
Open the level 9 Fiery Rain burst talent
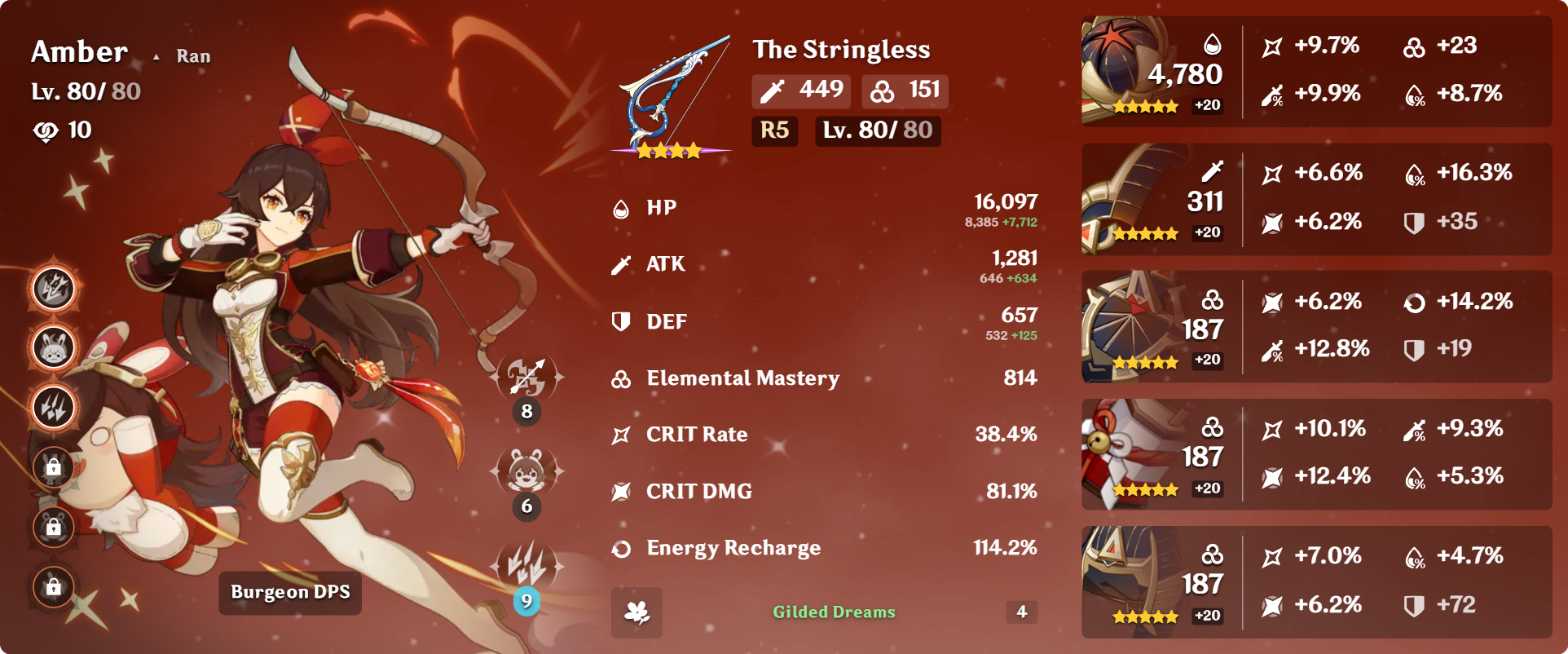[x=526, y=566]
